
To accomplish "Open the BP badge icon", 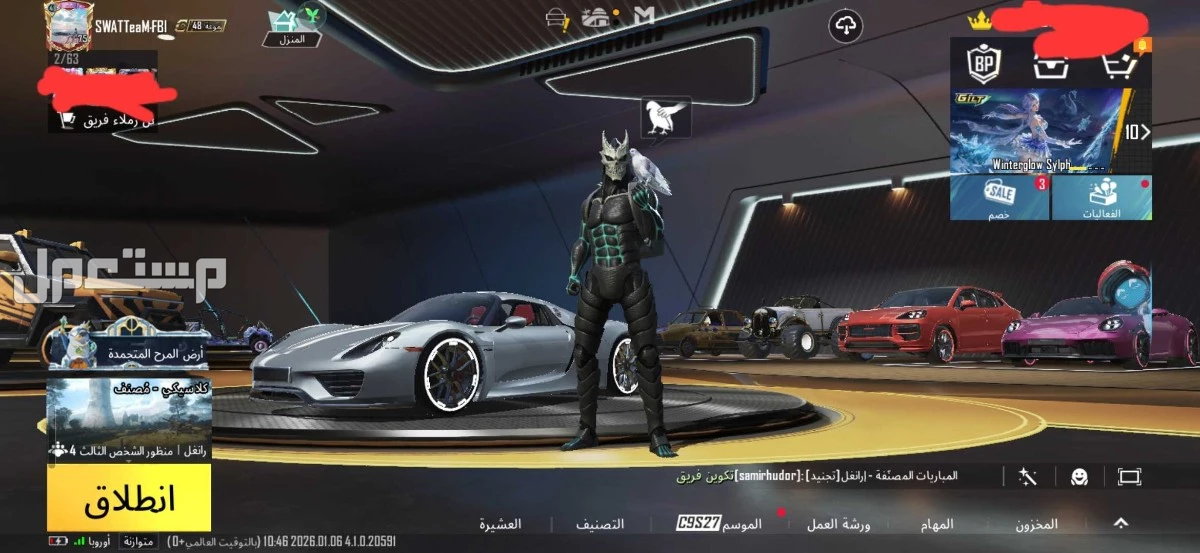I will pyautogui.click(x=983, y=64).
